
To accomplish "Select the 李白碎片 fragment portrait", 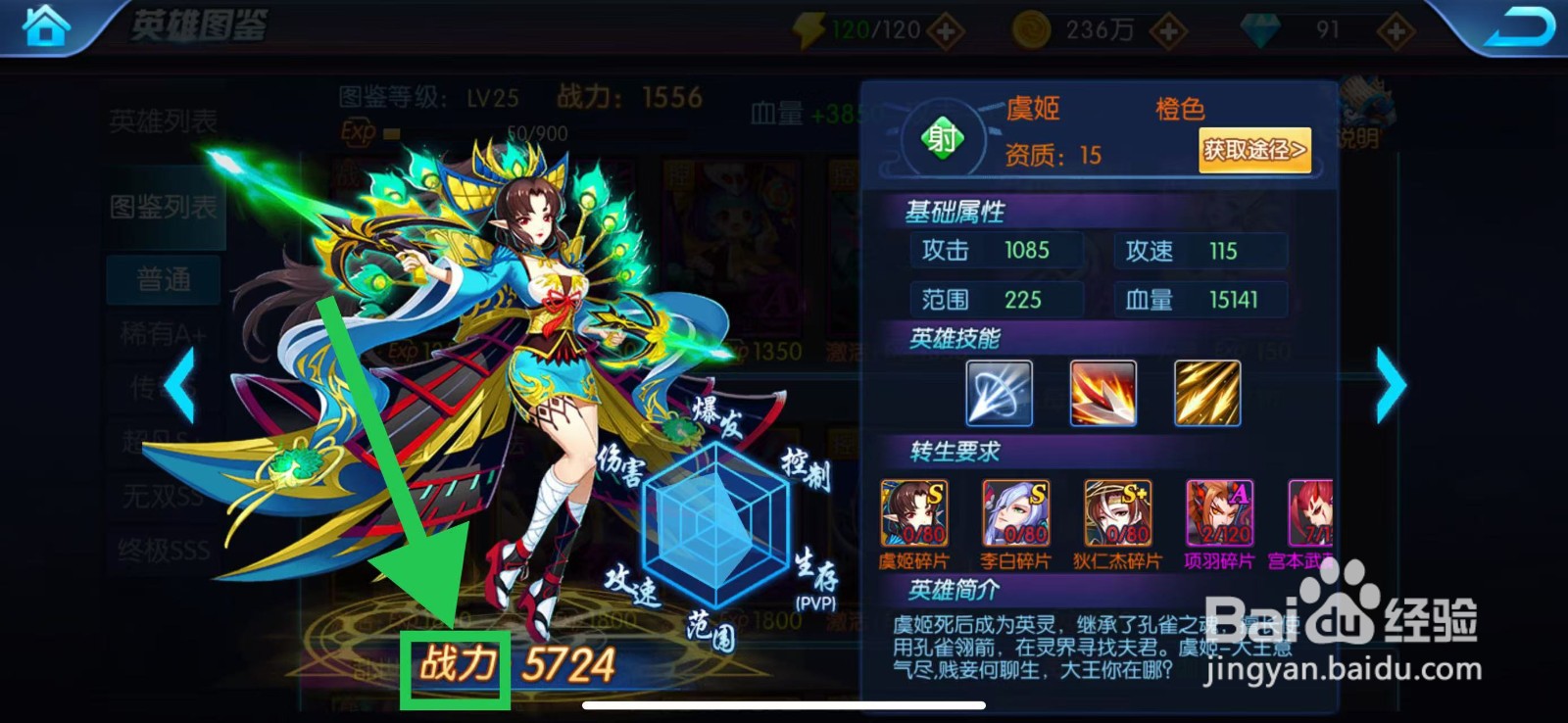I will coord(1015,514).
